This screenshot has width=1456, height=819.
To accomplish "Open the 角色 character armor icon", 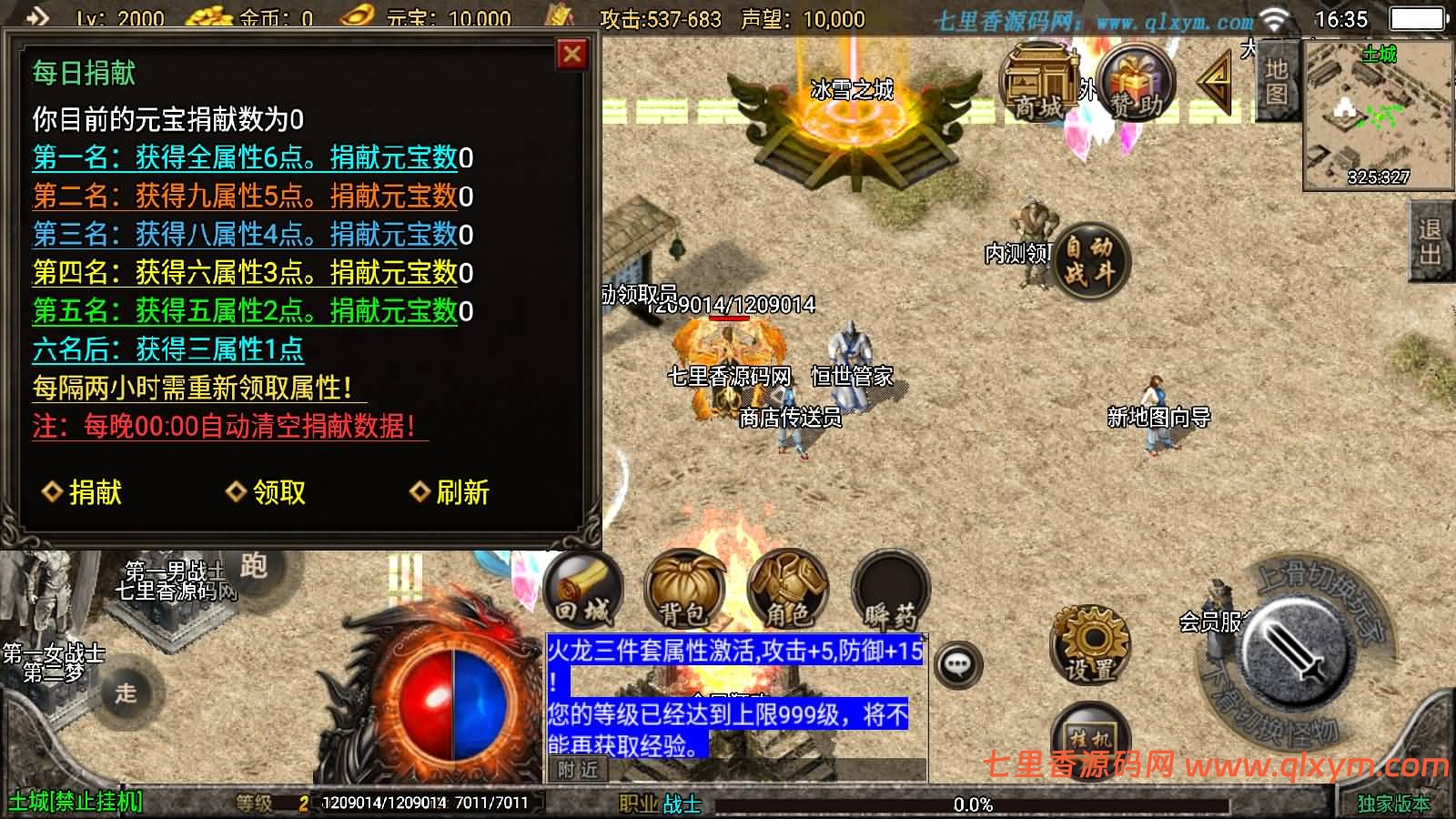I will tap(787, 590).
